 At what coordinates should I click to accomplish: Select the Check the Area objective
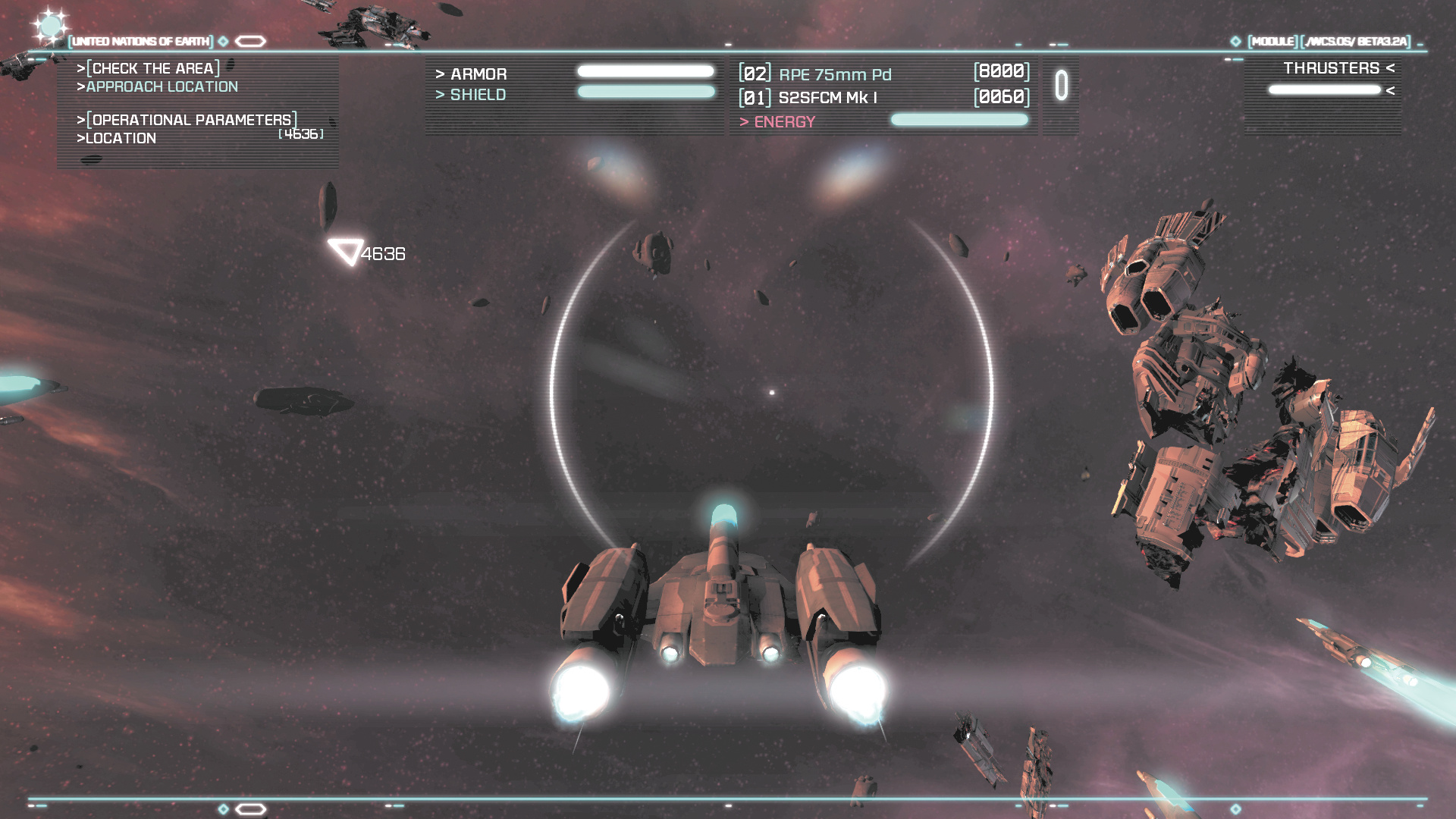coord(149,68)
